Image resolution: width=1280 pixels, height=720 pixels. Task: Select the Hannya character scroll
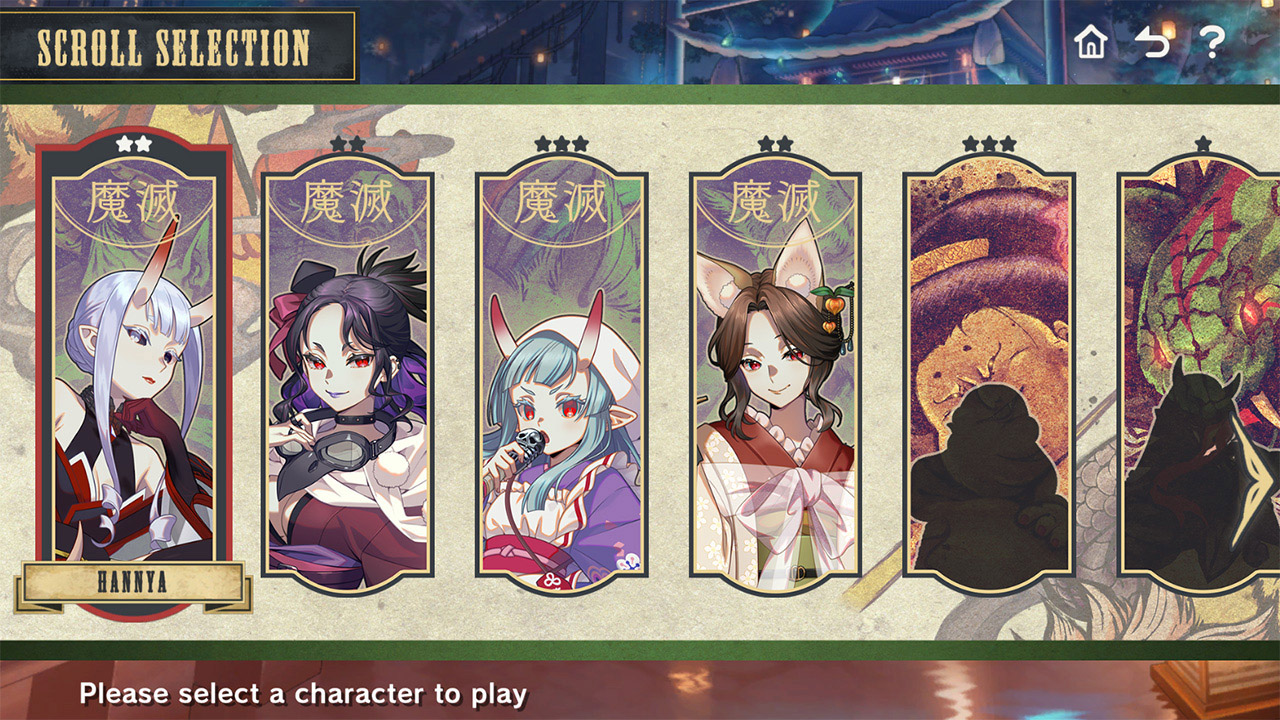point(134,370)
